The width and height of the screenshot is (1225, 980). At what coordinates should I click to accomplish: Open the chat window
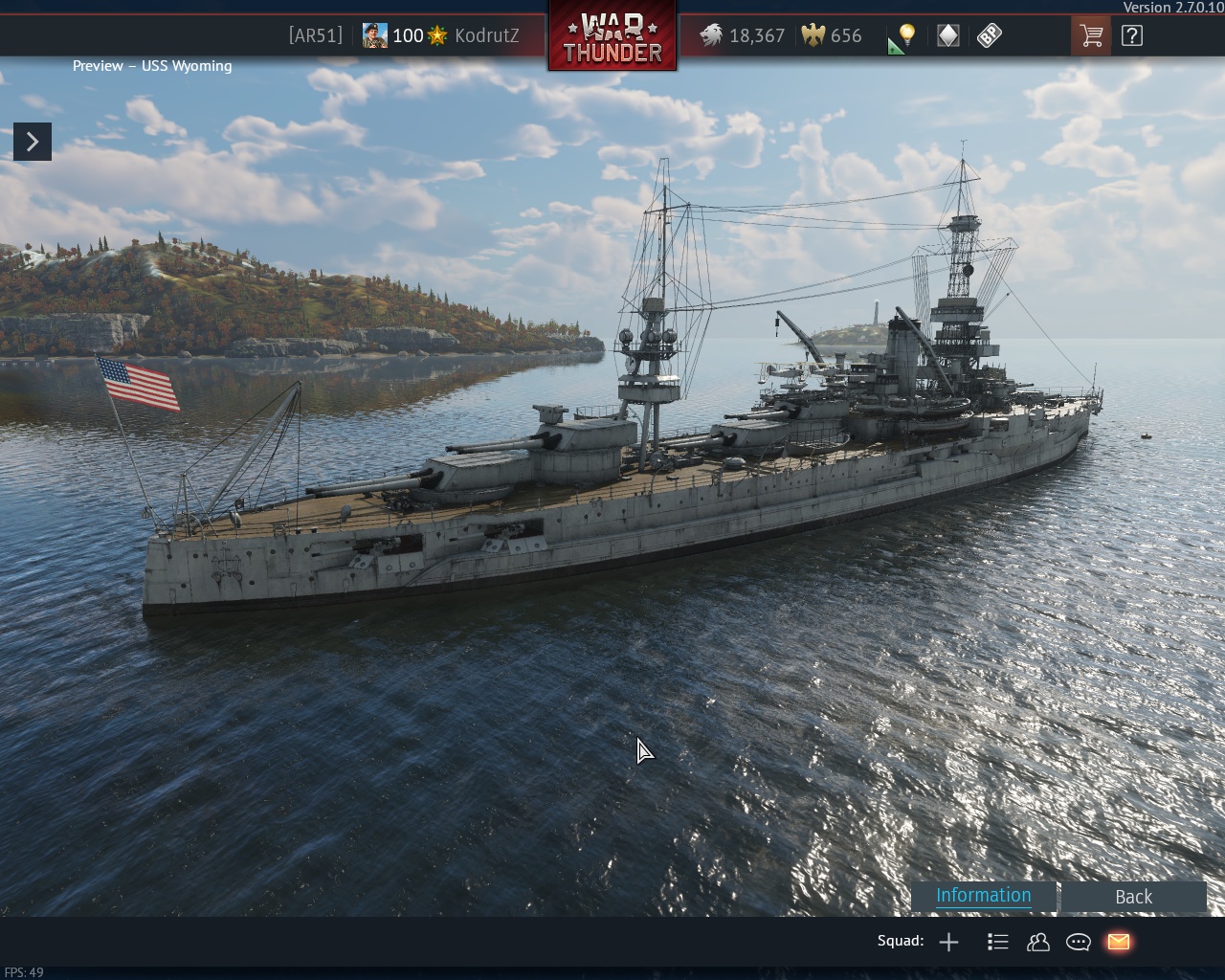click(x=1079, y=943)
